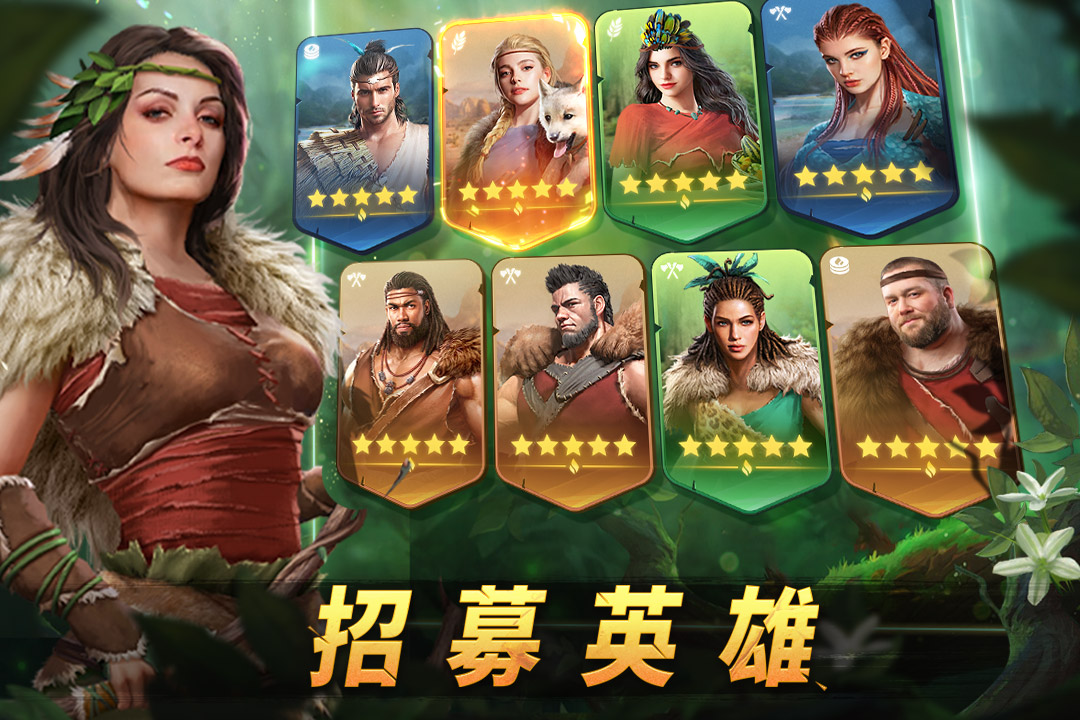Image resolution: width=1080 pixels, height=720 pixels.
Task: Select the blue card with feathered-hair man
Action: [x=364, y=135]
